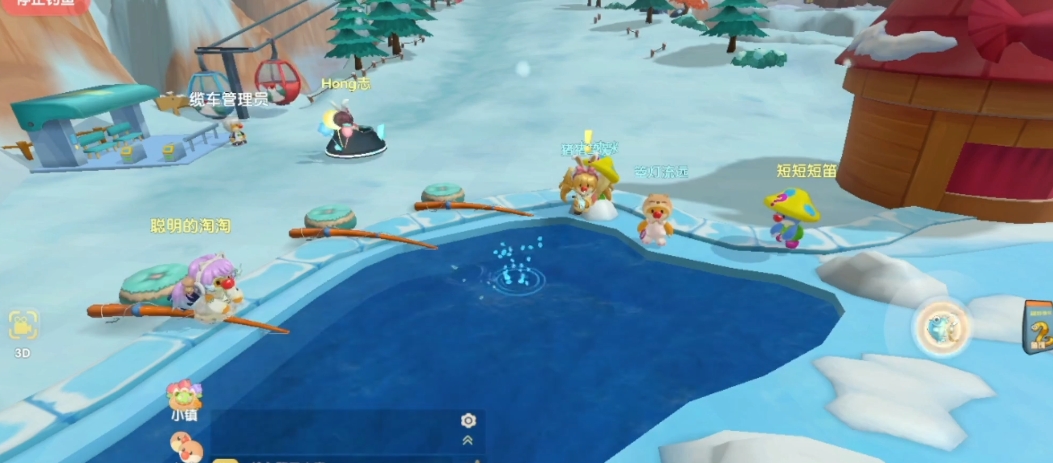The height and width of the screenshot is (463, 1053).
Task: Expand the chat box with double arrows
Action: [467, 440]
